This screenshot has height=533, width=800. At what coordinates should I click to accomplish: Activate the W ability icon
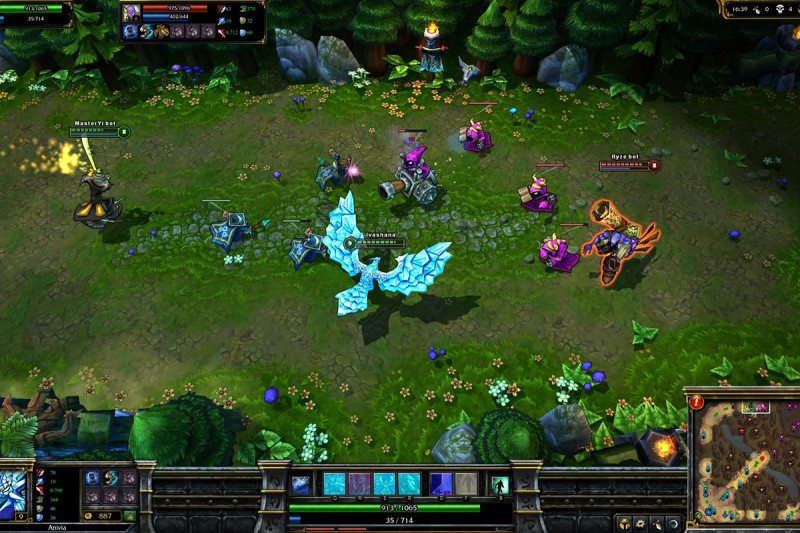click(358, 484)
